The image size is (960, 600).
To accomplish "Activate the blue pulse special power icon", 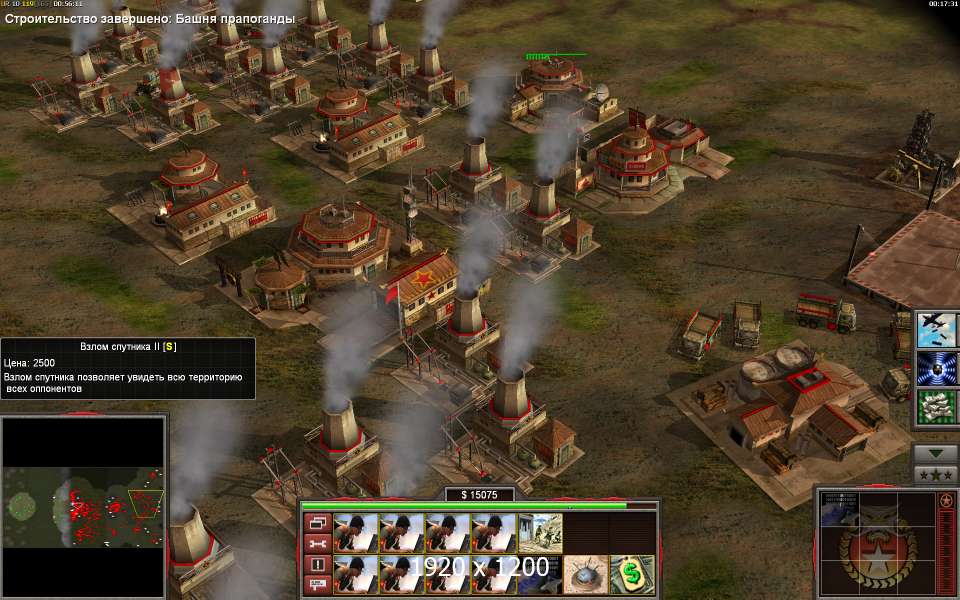I will point(938,368).
